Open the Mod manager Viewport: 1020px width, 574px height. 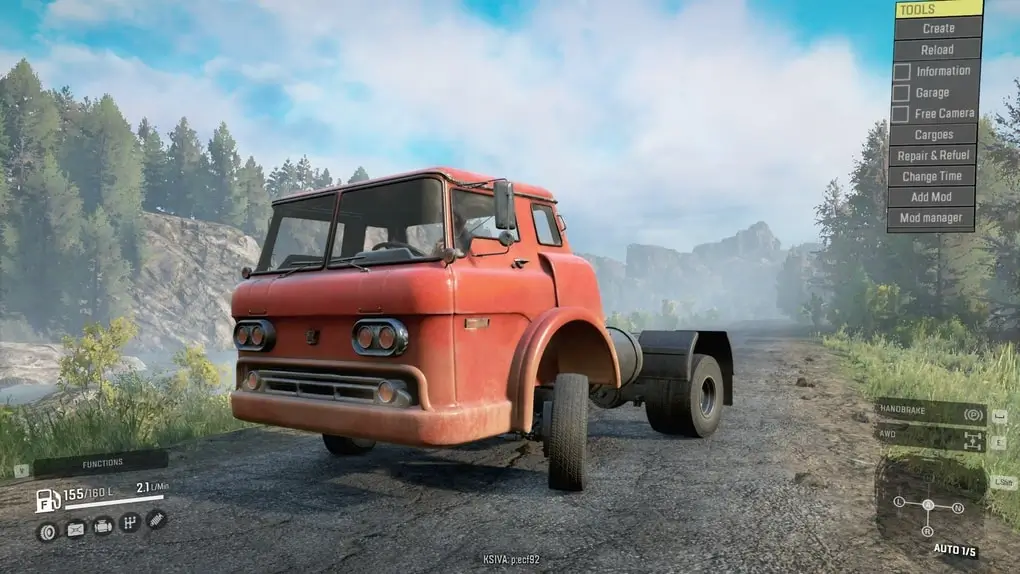pos(931,218)
